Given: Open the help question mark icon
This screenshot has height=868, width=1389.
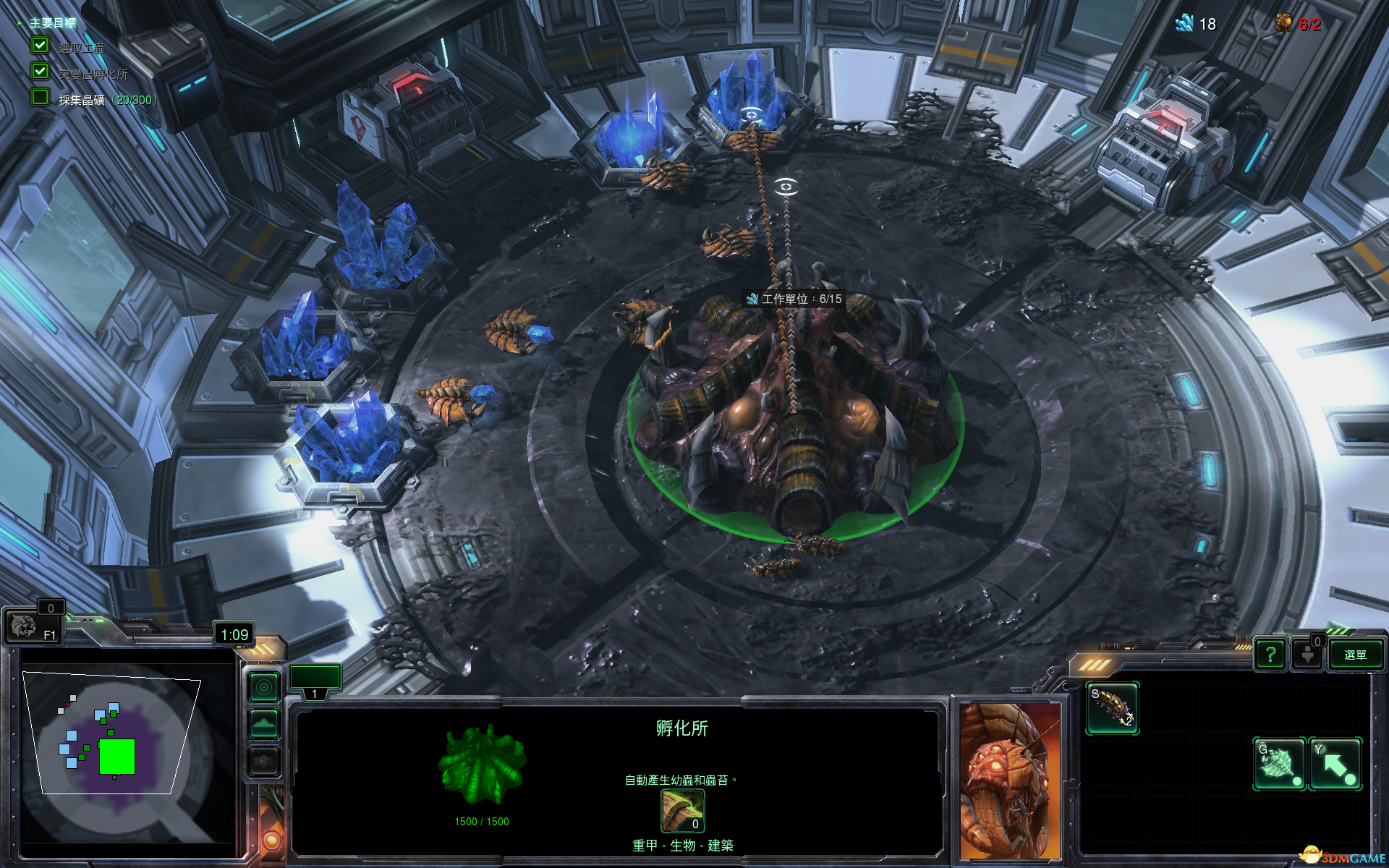Looking at the screenshot, I should 1270,655.
